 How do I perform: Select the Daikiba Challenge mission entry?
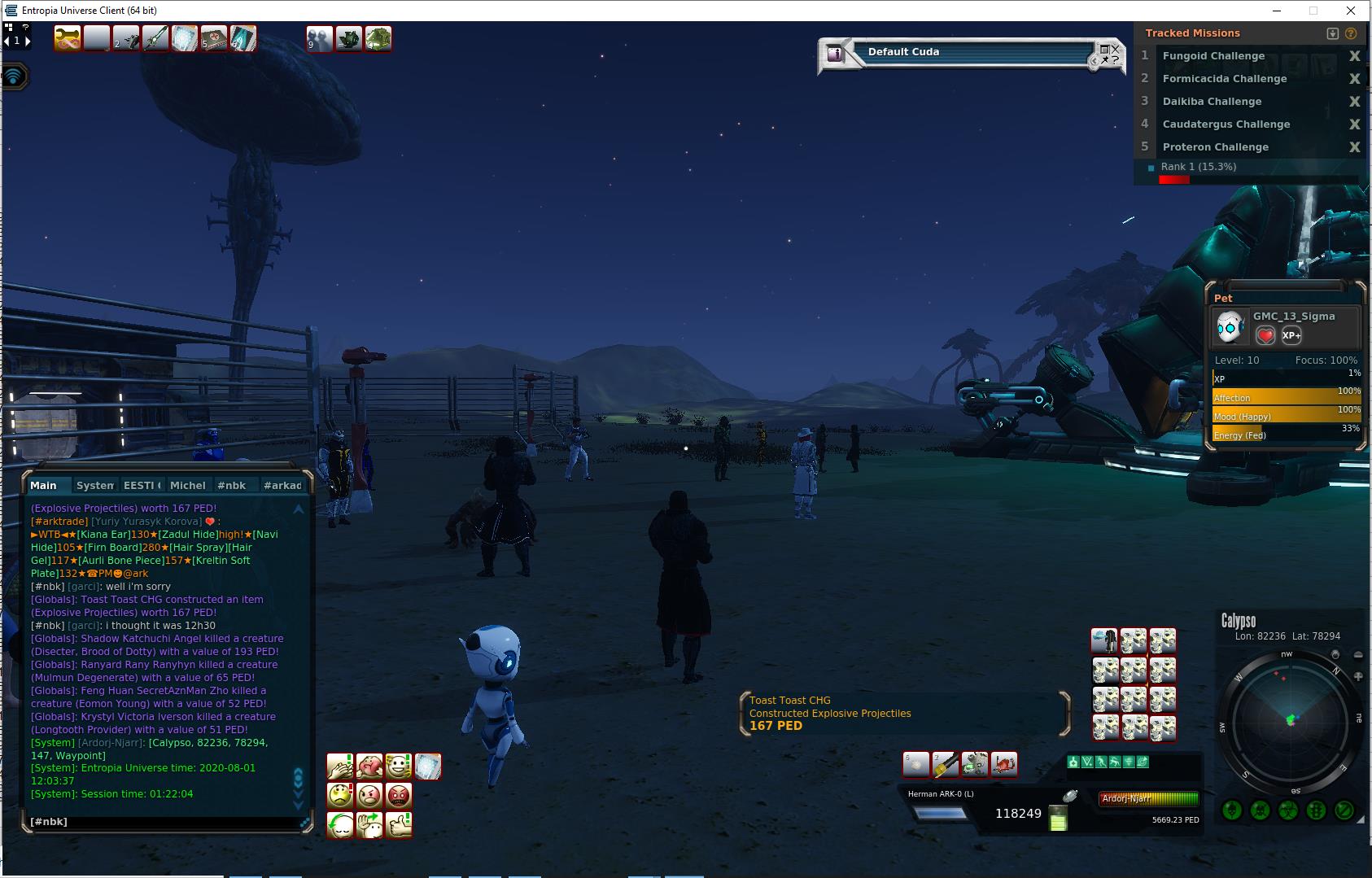(x=1212, y=102)
